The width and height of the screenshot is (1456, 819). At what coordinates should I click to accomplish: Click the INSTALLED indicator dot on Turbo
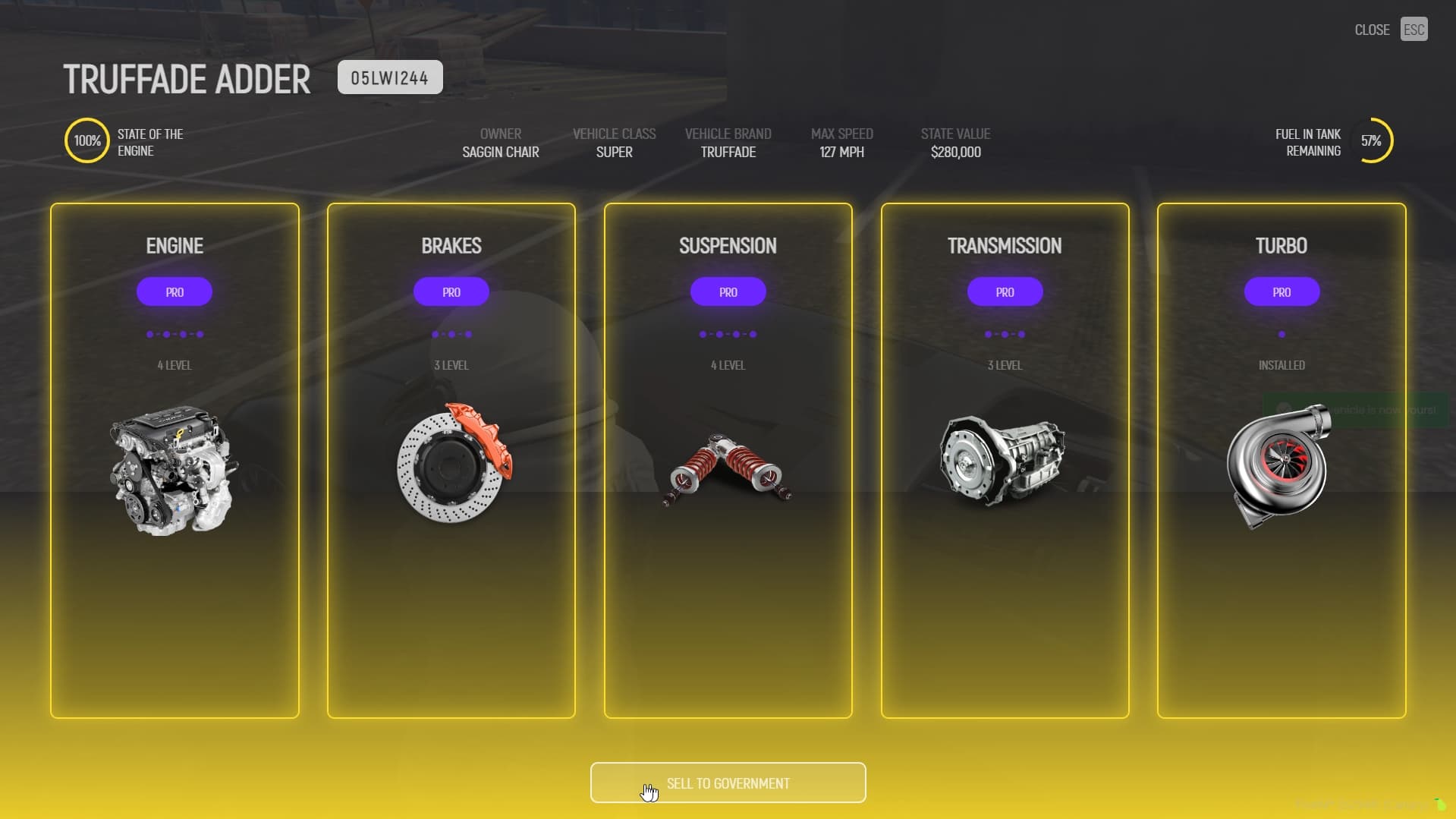(1281, 333)
